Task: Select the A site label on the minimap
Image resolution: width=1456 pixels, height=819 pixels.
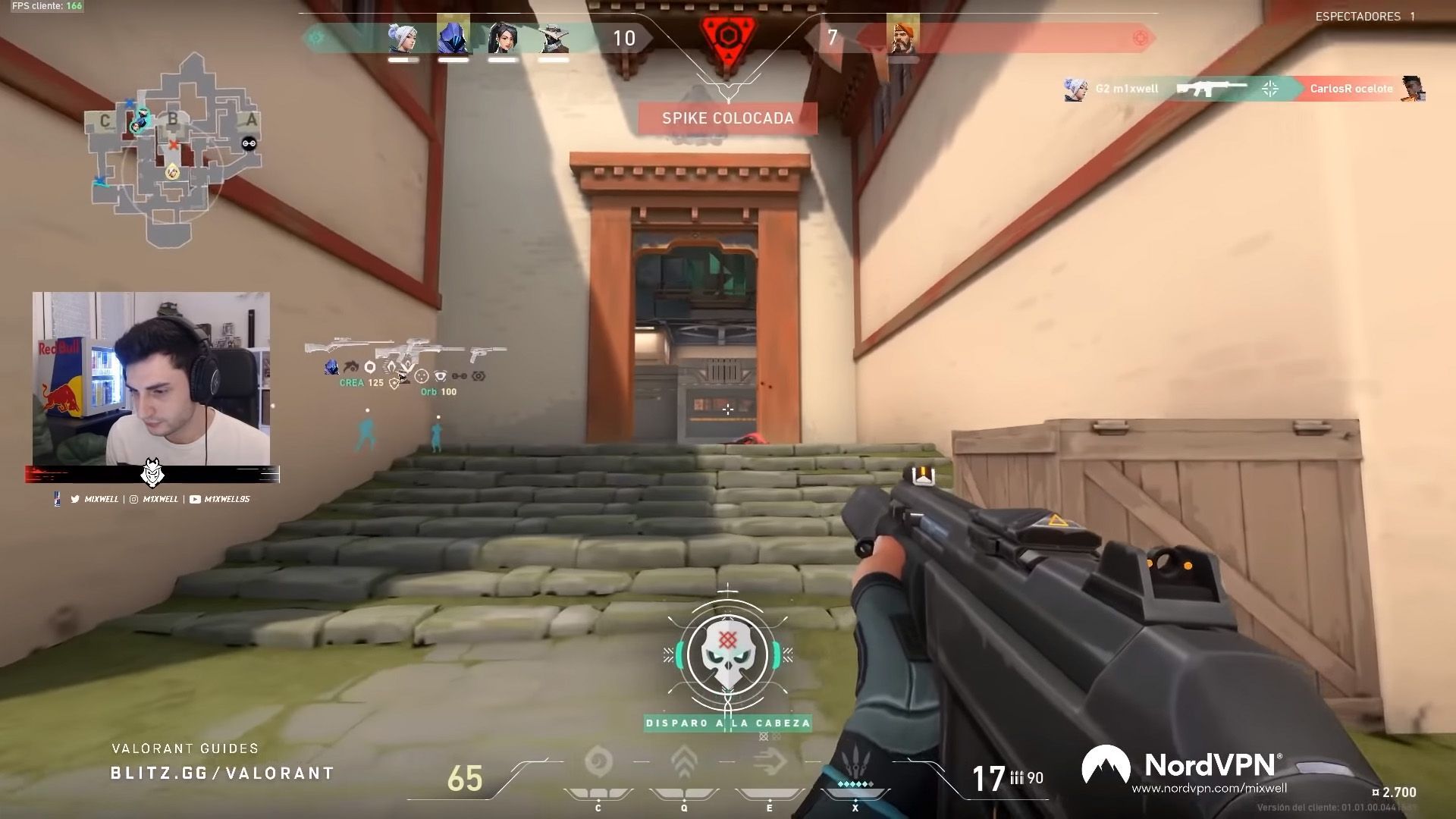Action: coord(251,120)
